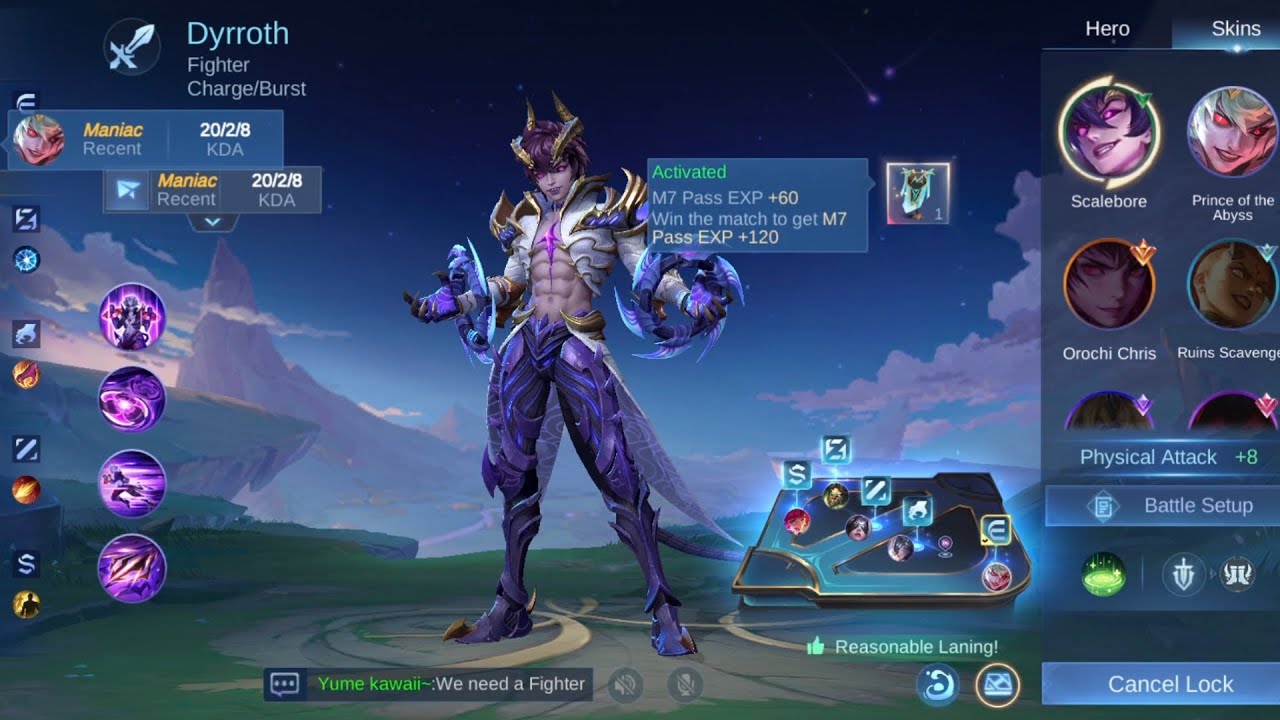Toggle the muted microphone icon

click(x=685, y=684)
